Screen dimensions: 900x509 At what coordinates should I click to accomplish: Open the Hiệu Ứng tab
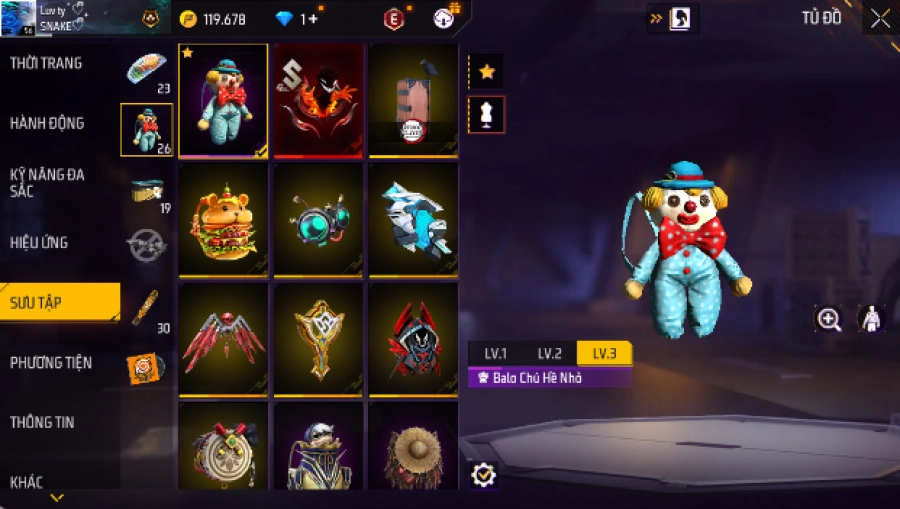click(x=40, y=243)
